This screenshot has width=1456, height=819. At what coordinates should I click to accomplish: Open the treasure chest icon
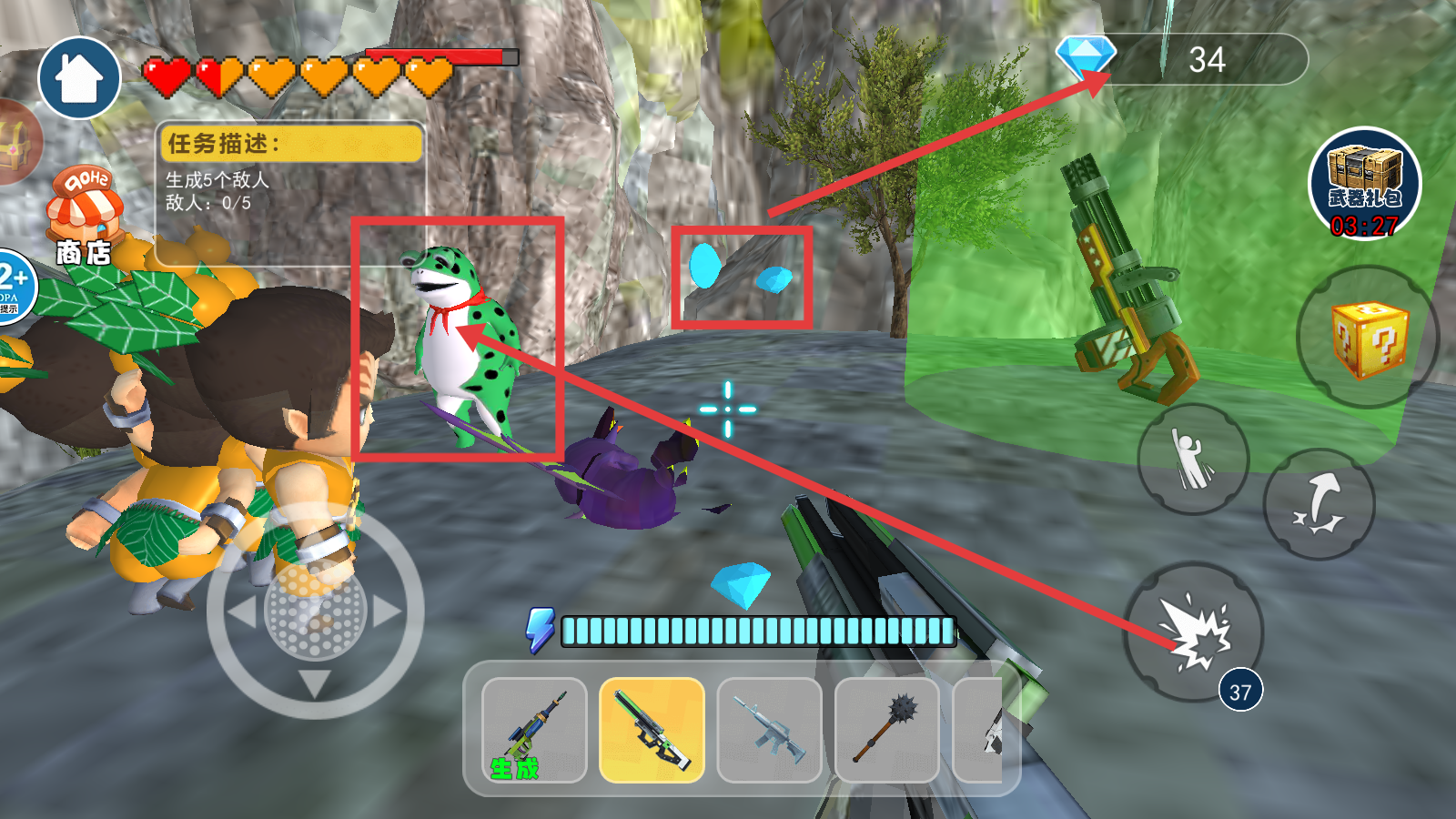16,143
